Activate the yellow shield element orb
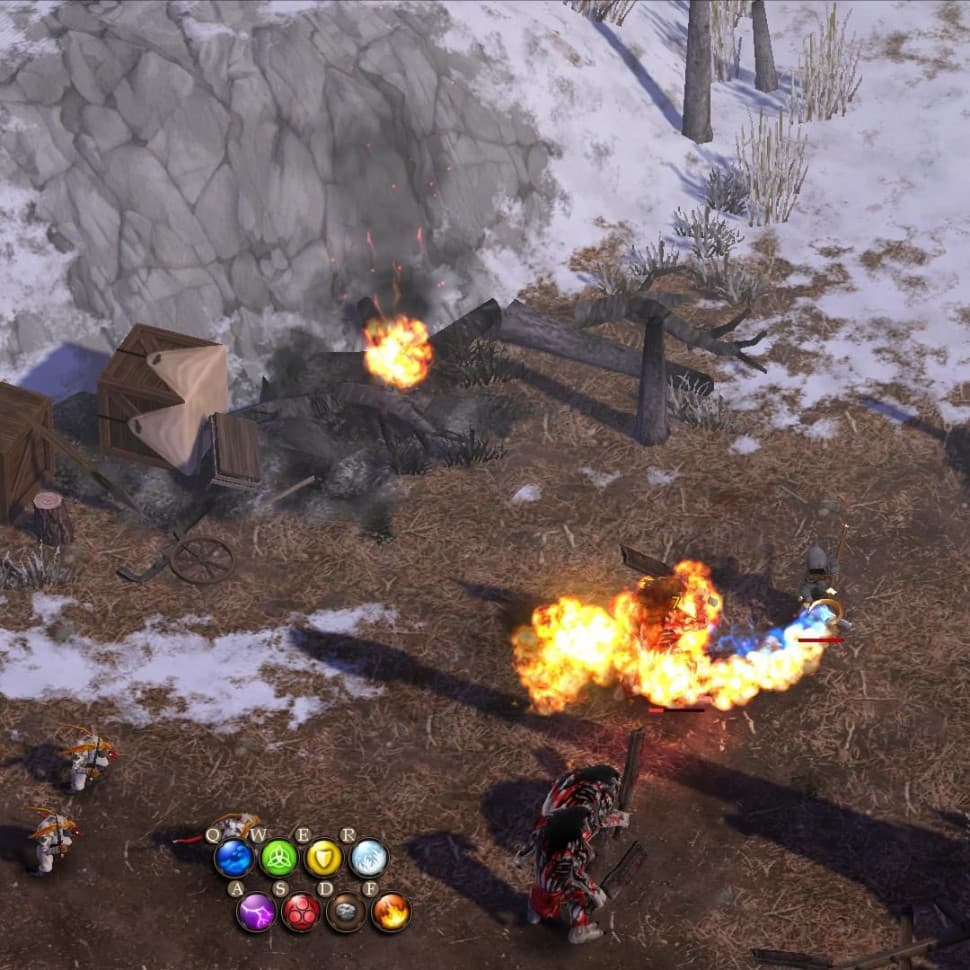Image resolution: width=970 pixels, height=970 pixels. (324, 858)
